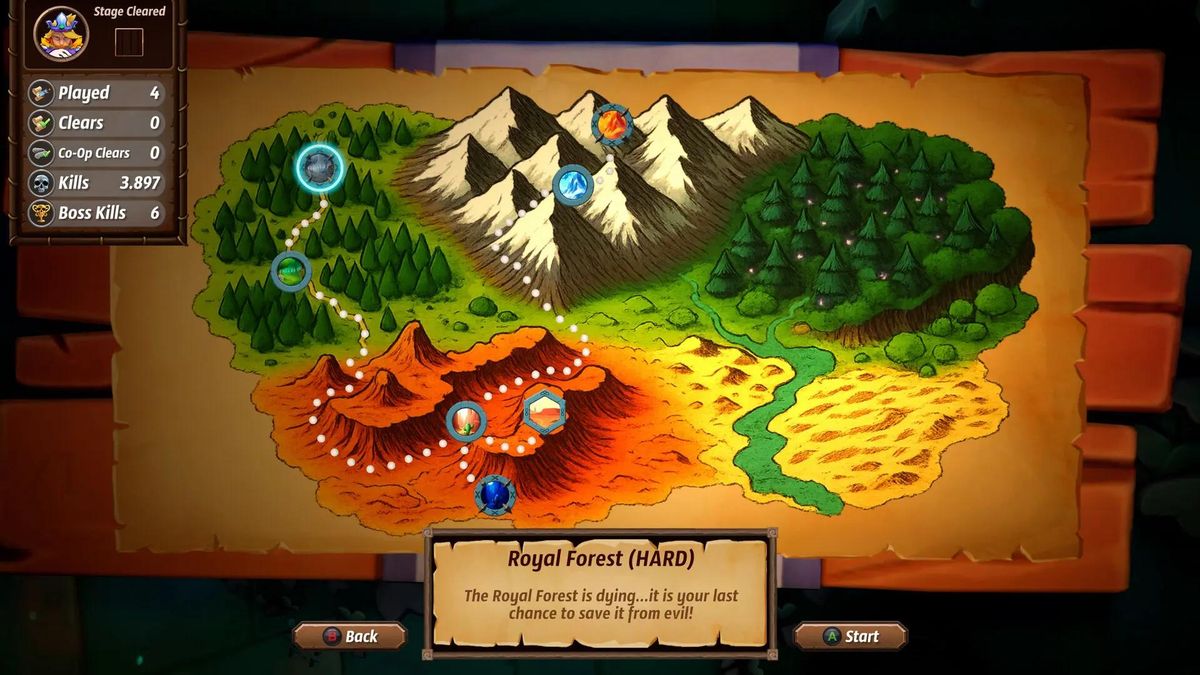Go back to the previous screen

(350, 636)
